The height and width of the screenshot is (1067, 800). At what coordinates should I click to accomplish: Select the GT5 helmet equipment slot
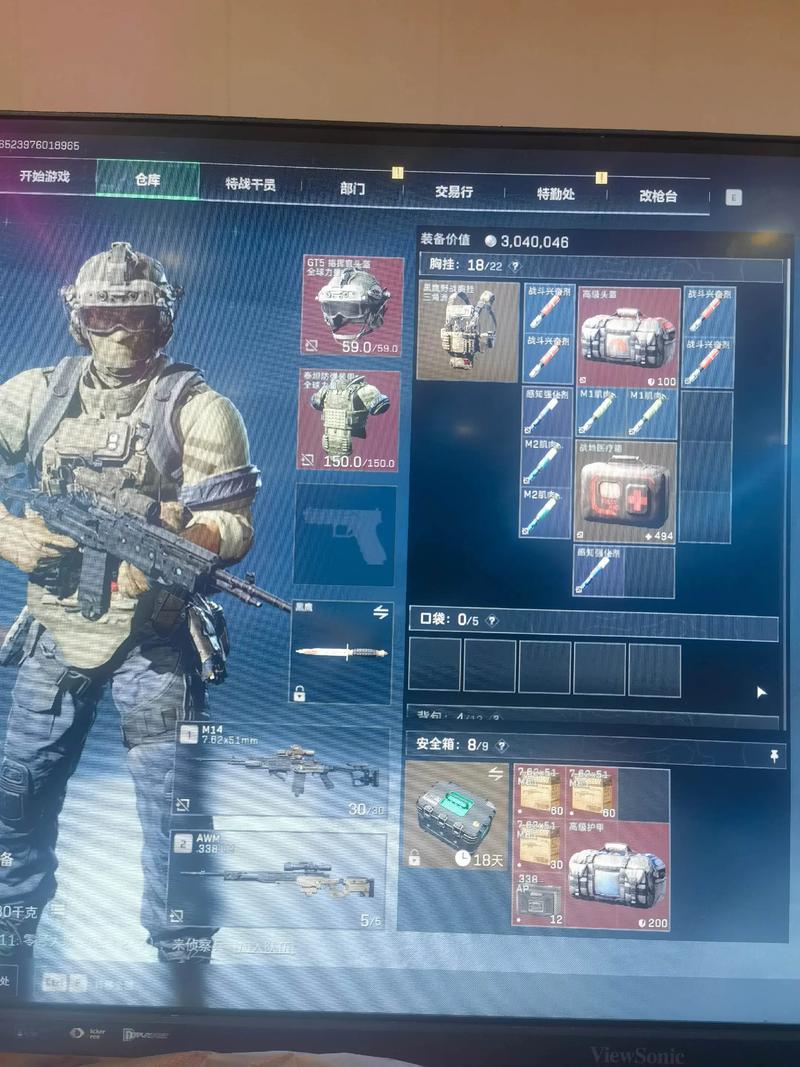coord(352,305)
